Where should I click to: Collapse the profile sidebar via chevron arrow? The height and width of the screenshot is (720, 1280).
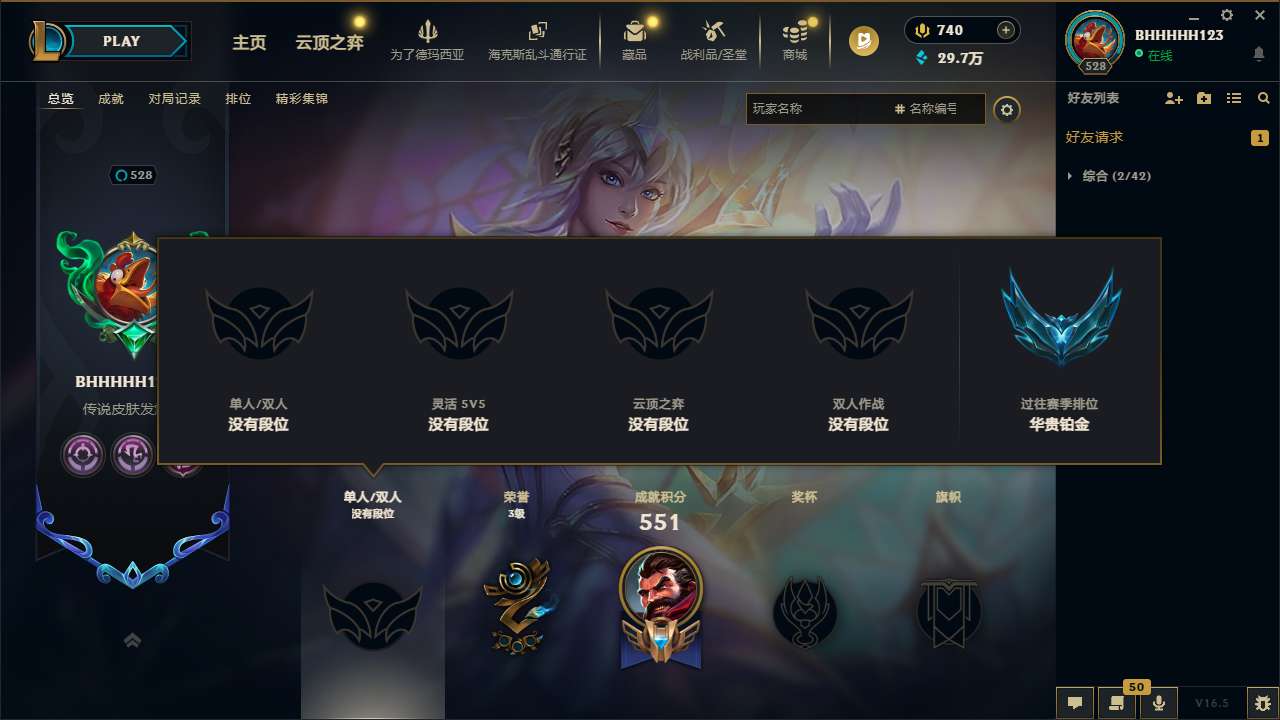(x=132, y=640)
